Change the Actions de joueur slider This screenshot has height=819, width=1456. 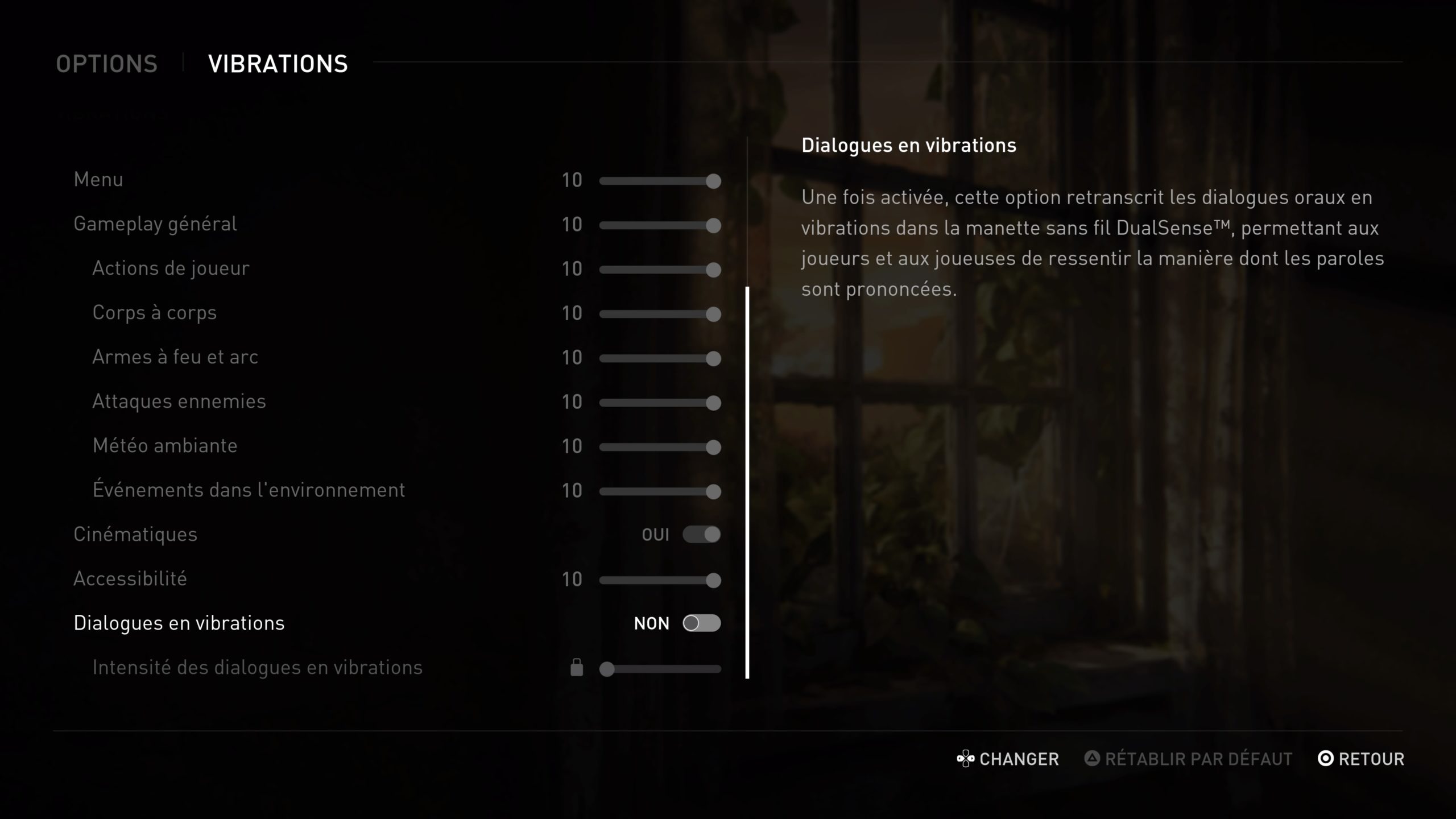pos(660,270)
